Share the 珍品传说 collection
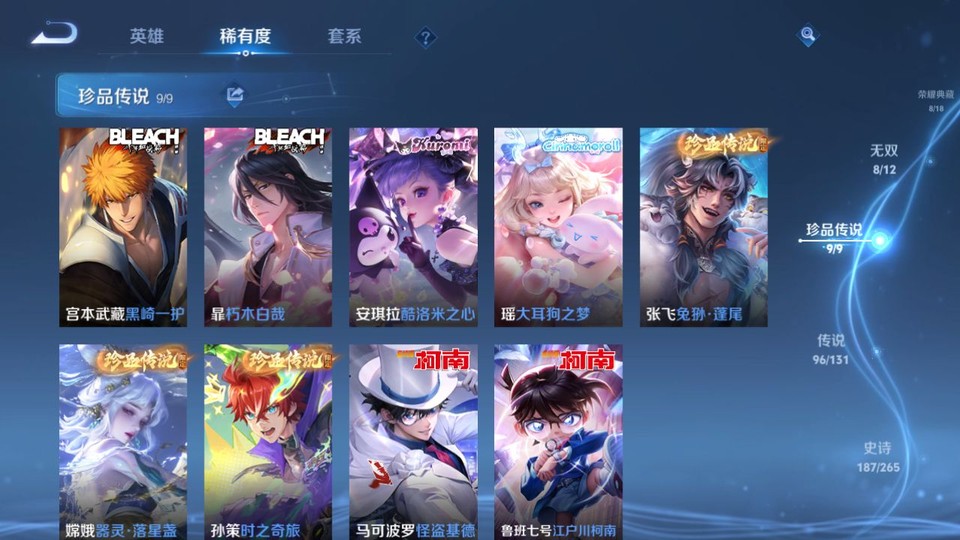This screenshot has height=540, width=960. 235,95
